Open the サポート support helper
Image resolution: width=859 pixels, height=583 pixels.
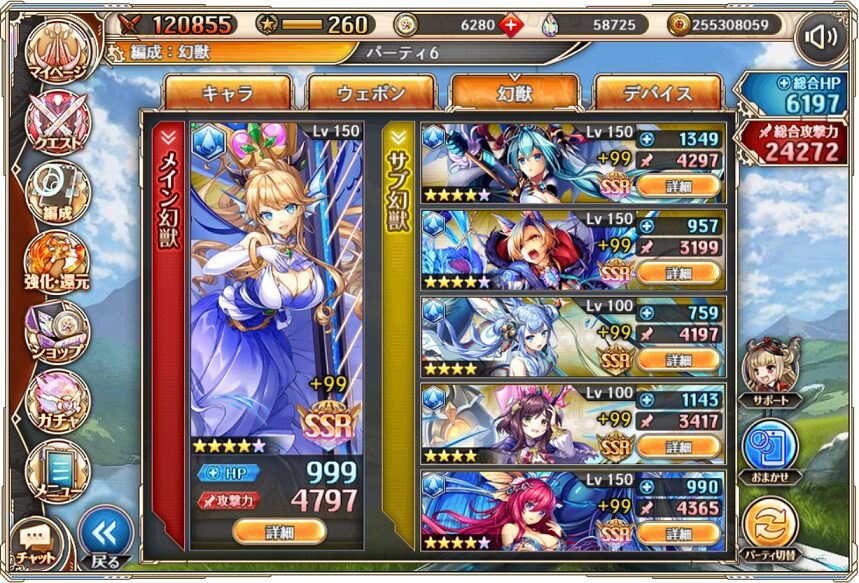[769, 371]
